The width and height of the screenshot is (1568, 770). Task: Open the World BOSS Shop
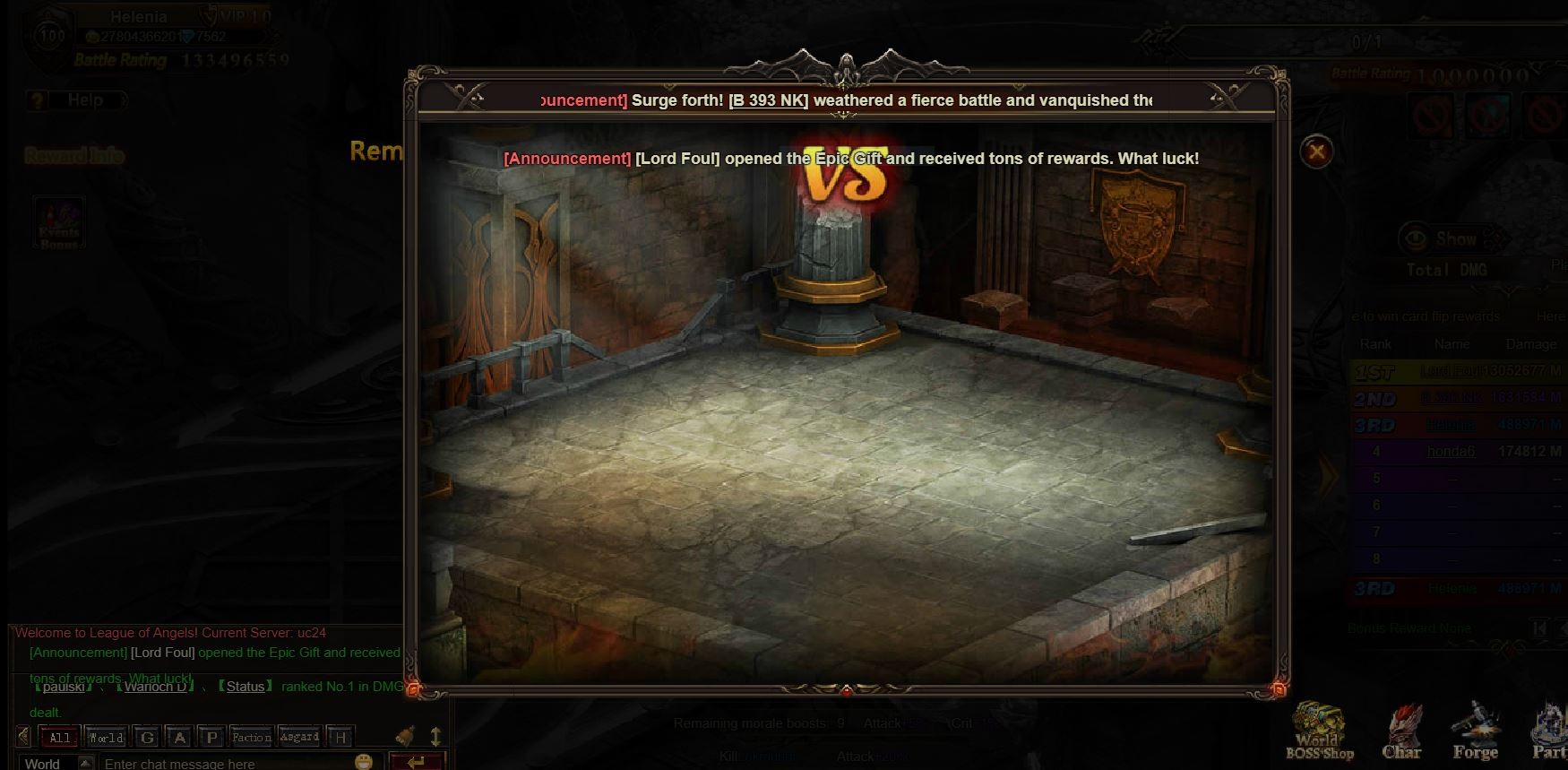pos(1319,731)
